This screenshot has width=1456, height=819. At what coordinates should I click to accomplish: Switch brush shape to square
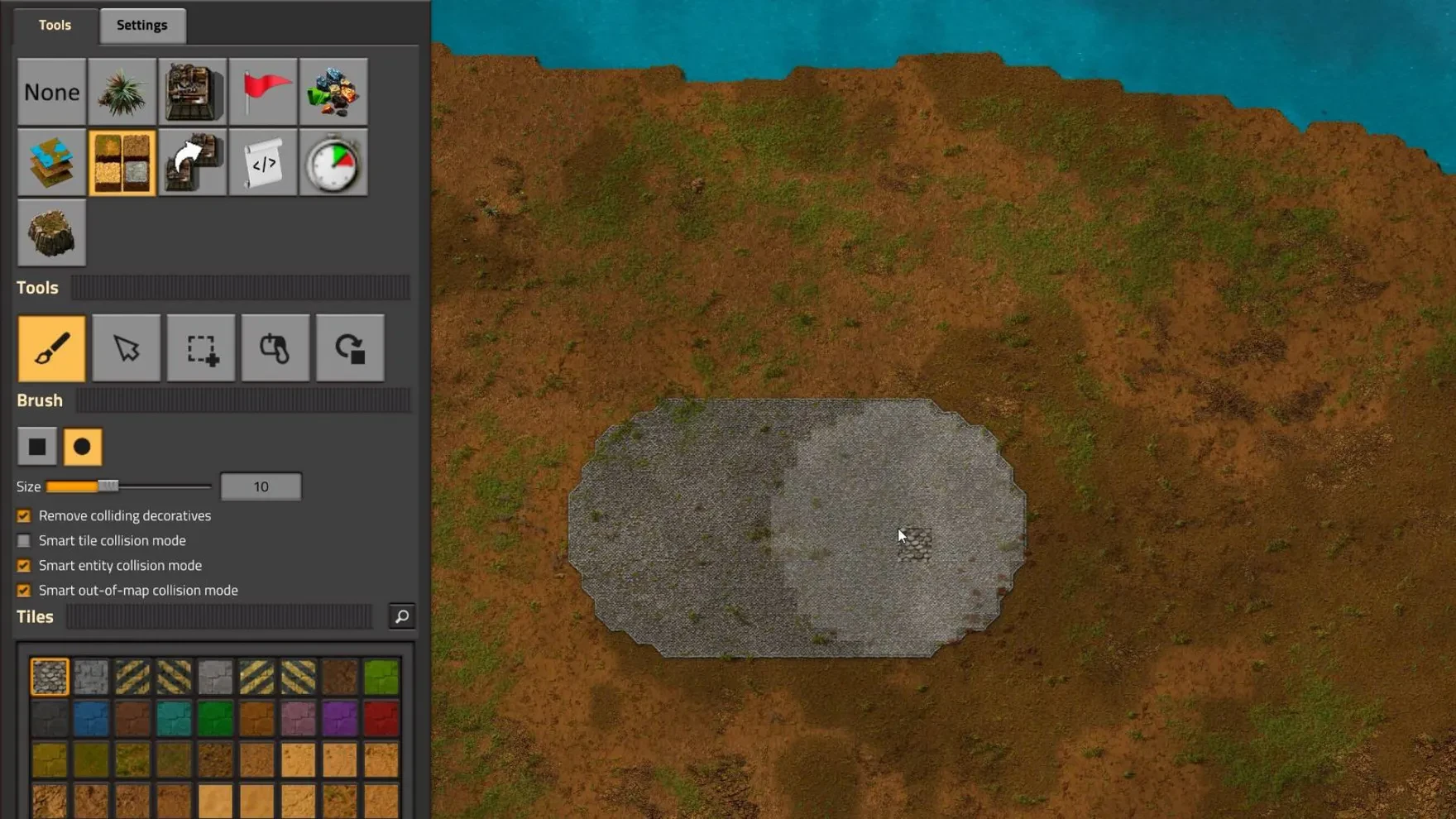point(38,446)
